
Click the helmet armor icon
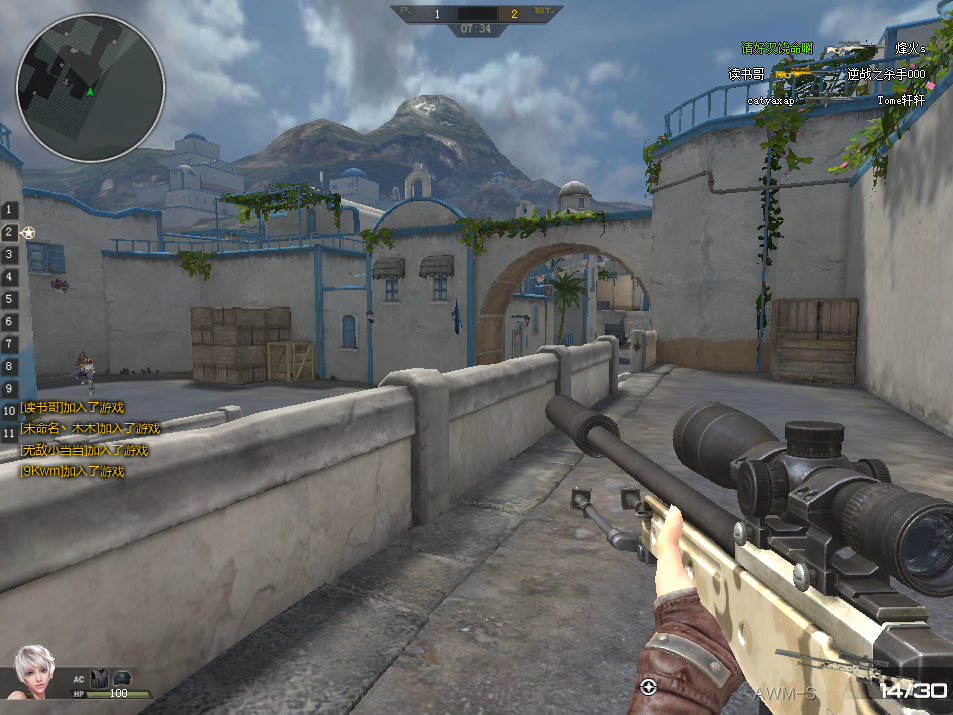click(123, 677)
